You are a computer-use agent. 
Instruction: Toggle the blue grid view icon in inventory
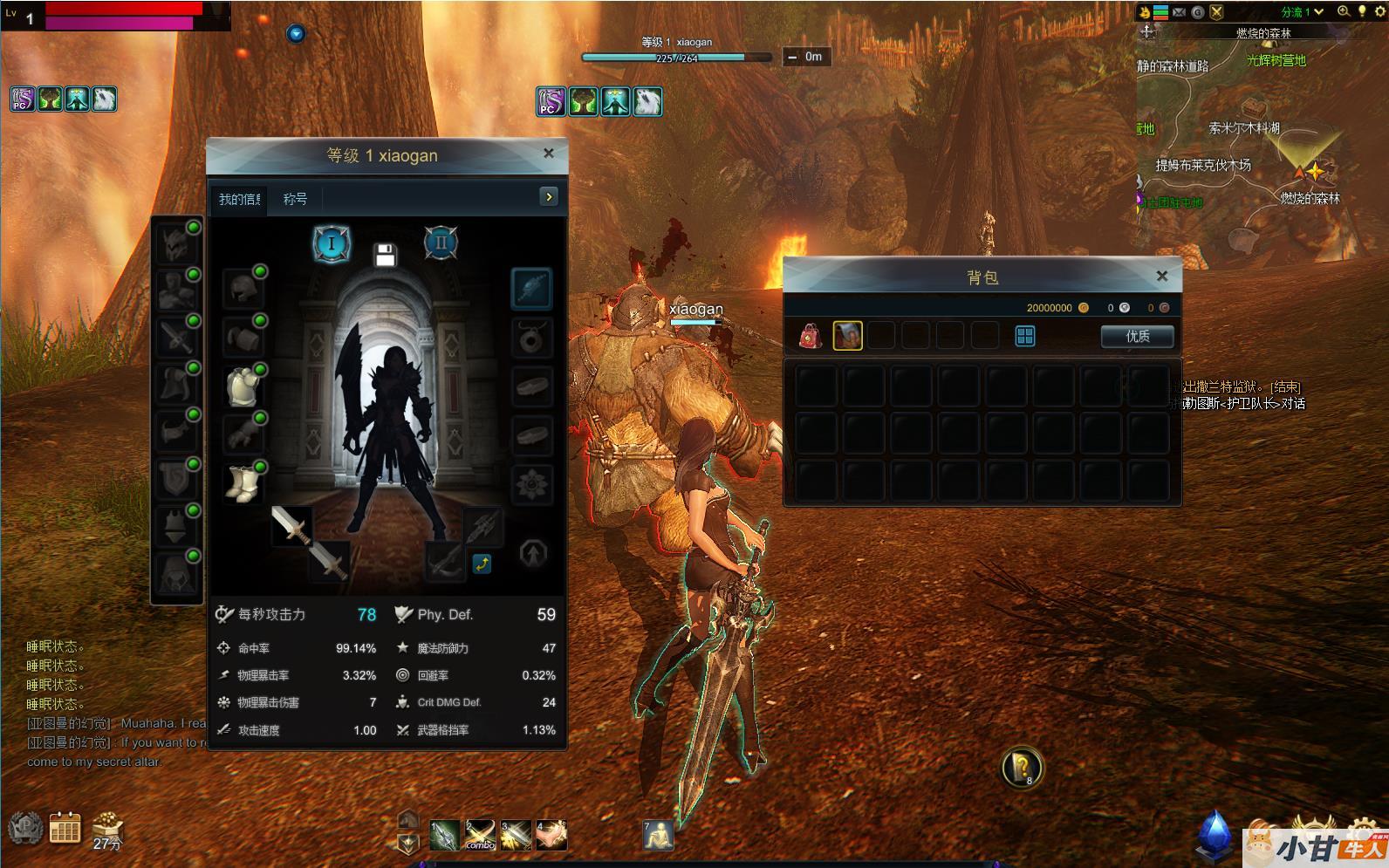coord(1025,336)
